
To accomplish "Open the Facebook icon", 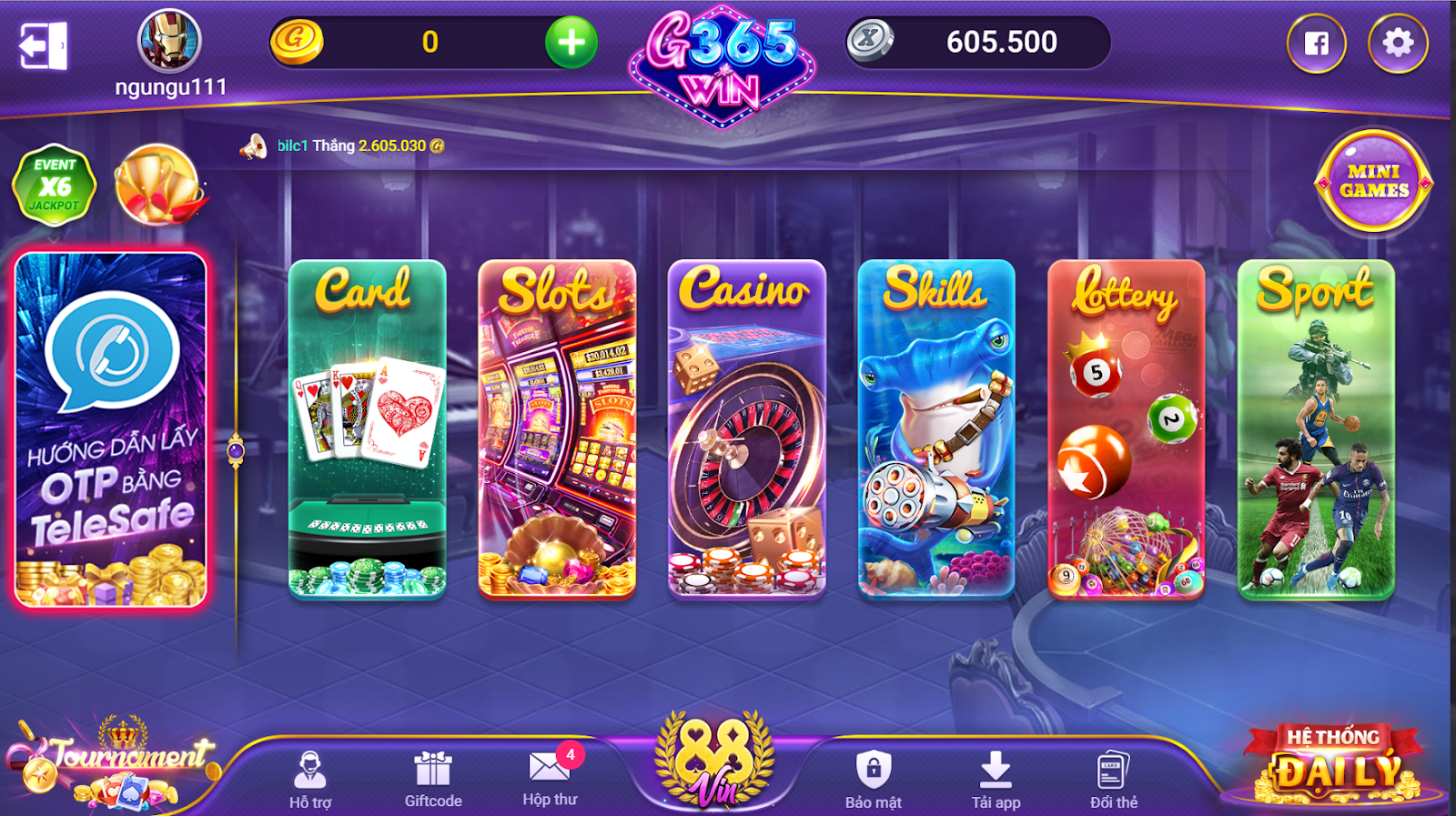I will pos(1317,41).
